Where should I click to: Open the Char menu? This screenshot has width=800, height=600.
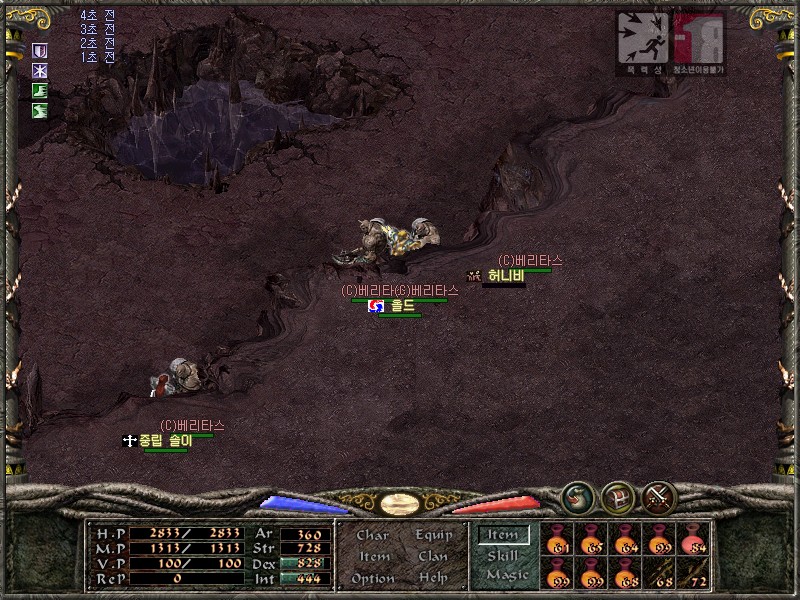pos(372,536)
